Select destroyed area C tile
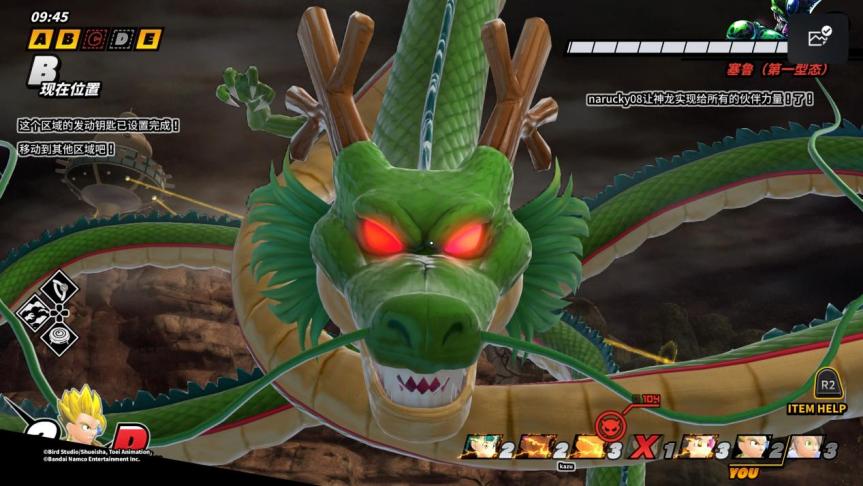 click(x=95, y=39)
